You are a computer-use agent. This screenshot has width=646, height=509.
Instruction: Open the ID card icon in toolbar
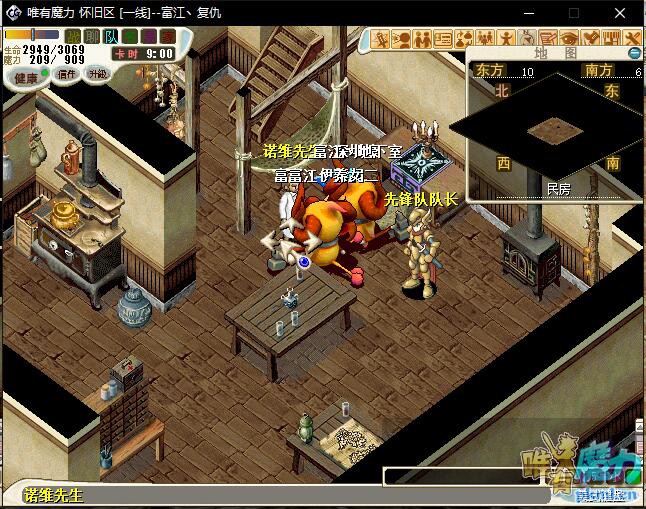pos(443,39)
